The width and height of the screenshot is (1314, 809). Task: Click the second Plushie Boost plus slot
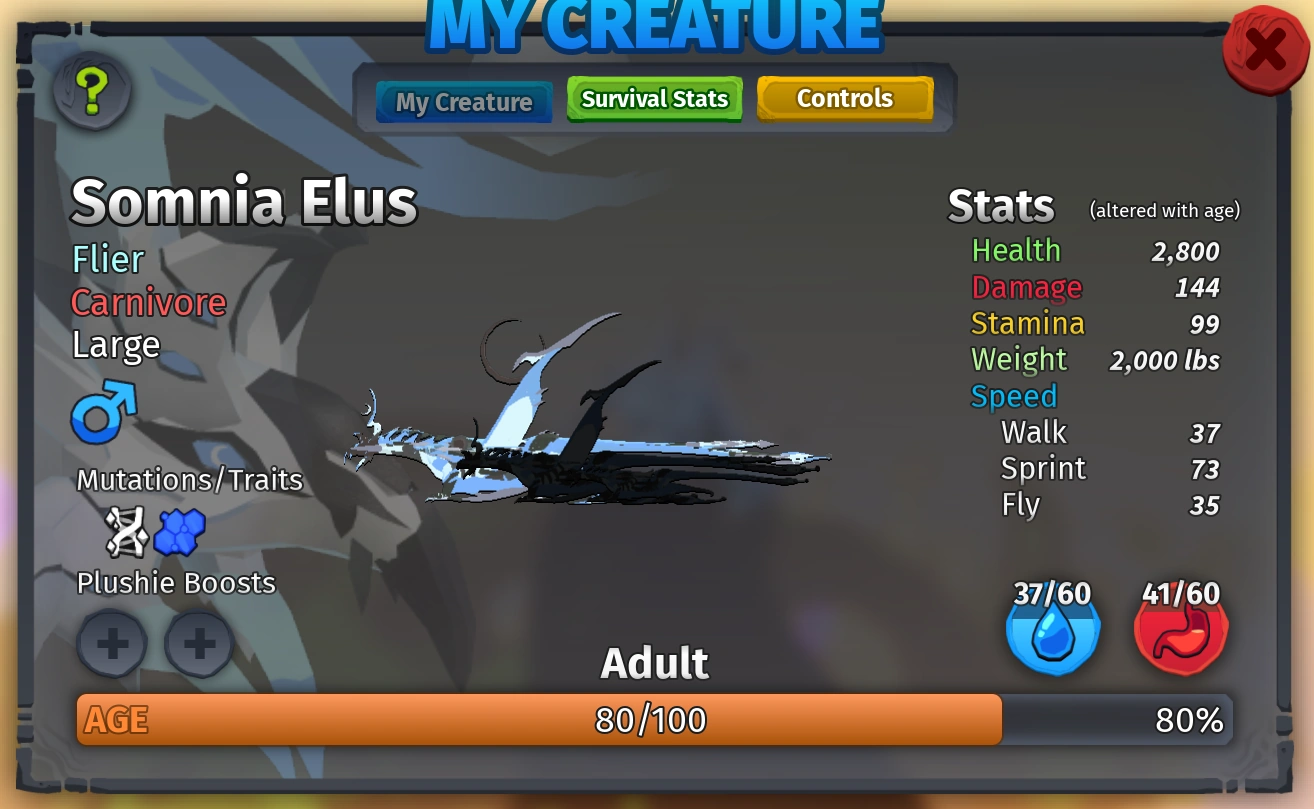click(198, 643)
